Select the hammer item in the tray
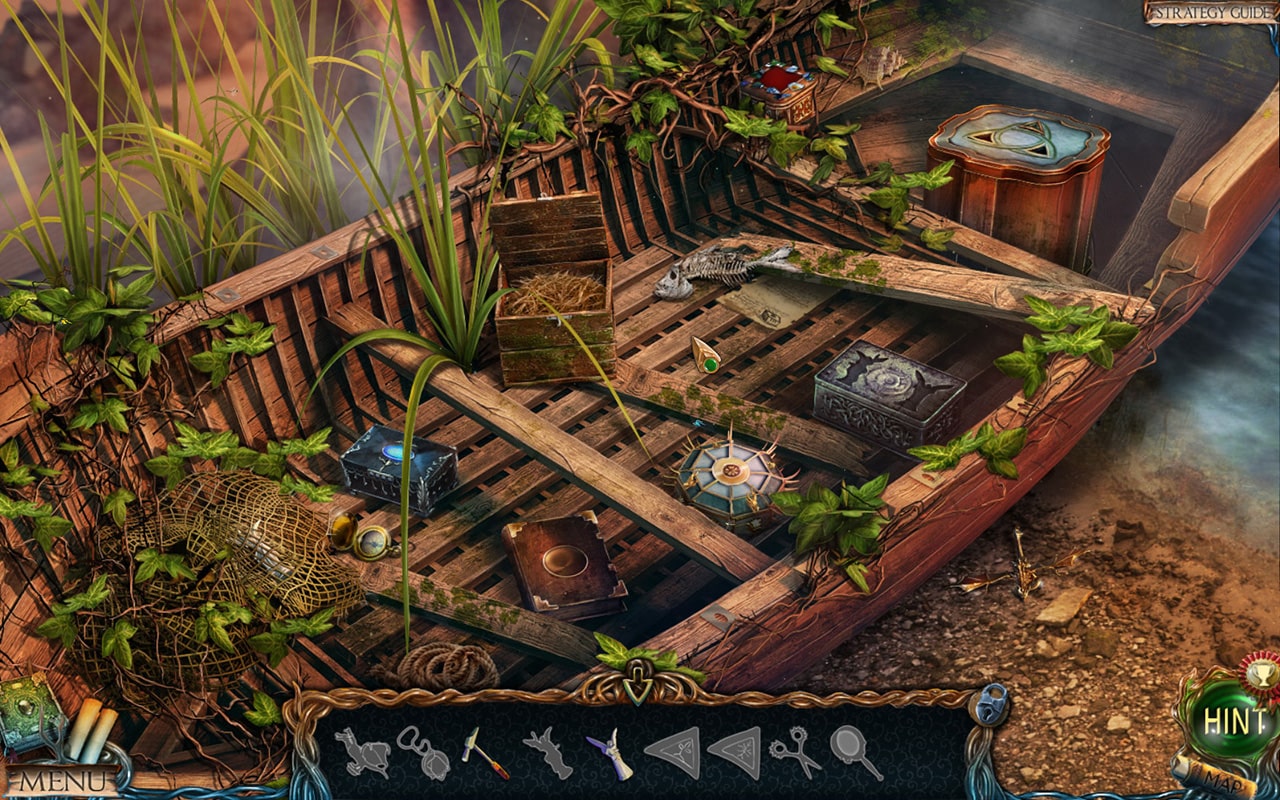 click(x=484, y=752)
